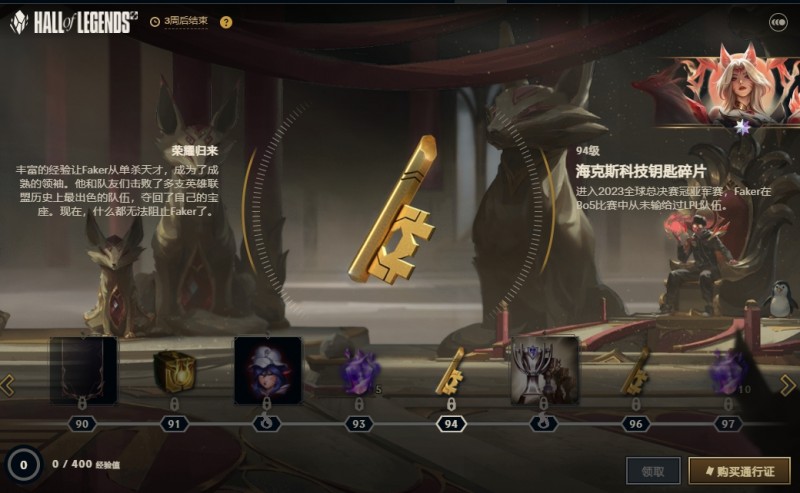
Task: Claim the reward with the 领取 button
Action: [x=653, y=470]
